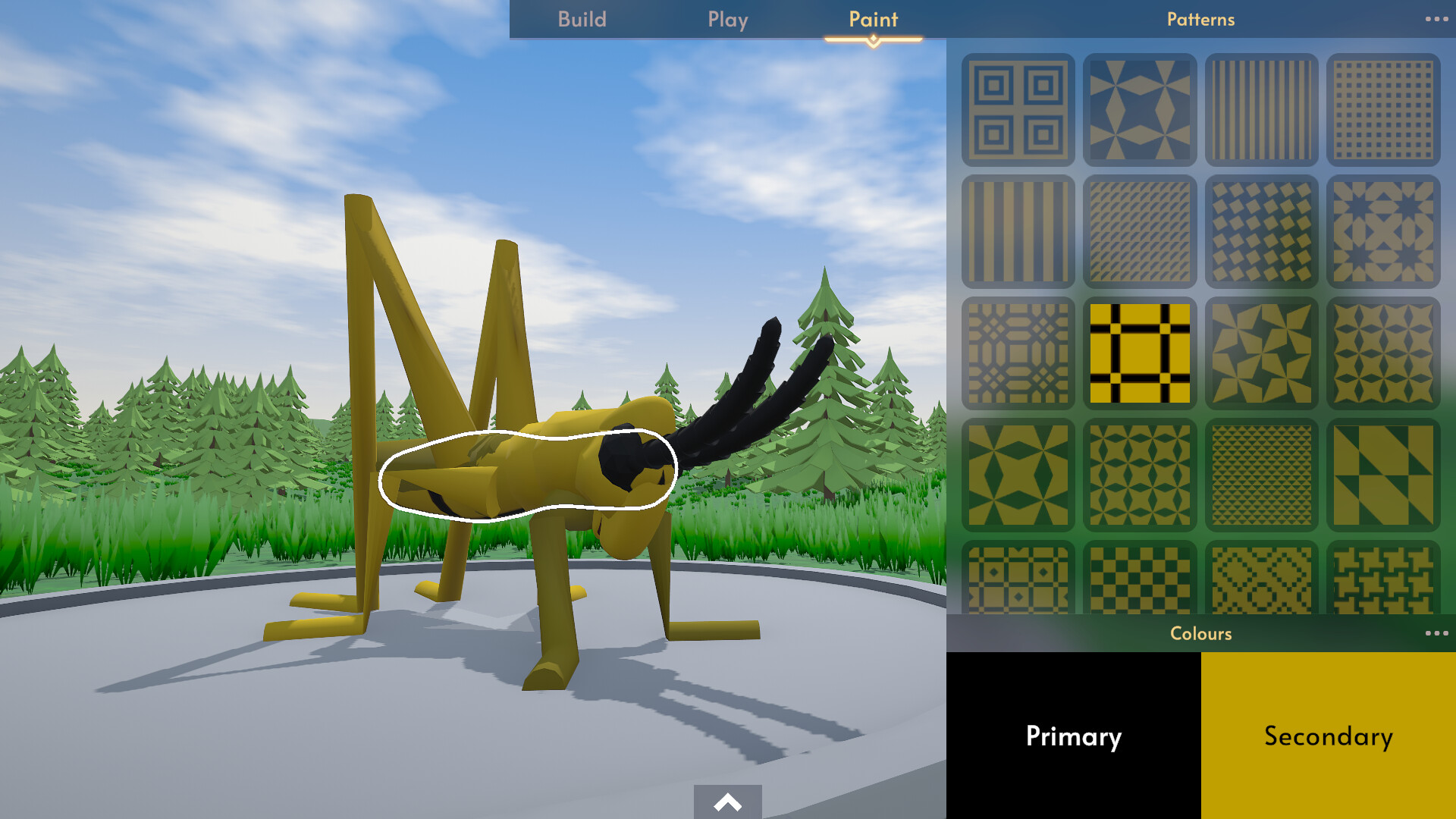The image size is (1456, 819).
Task: Select the fine triangle mesh pattern
Action: (x=1261, y=476)
